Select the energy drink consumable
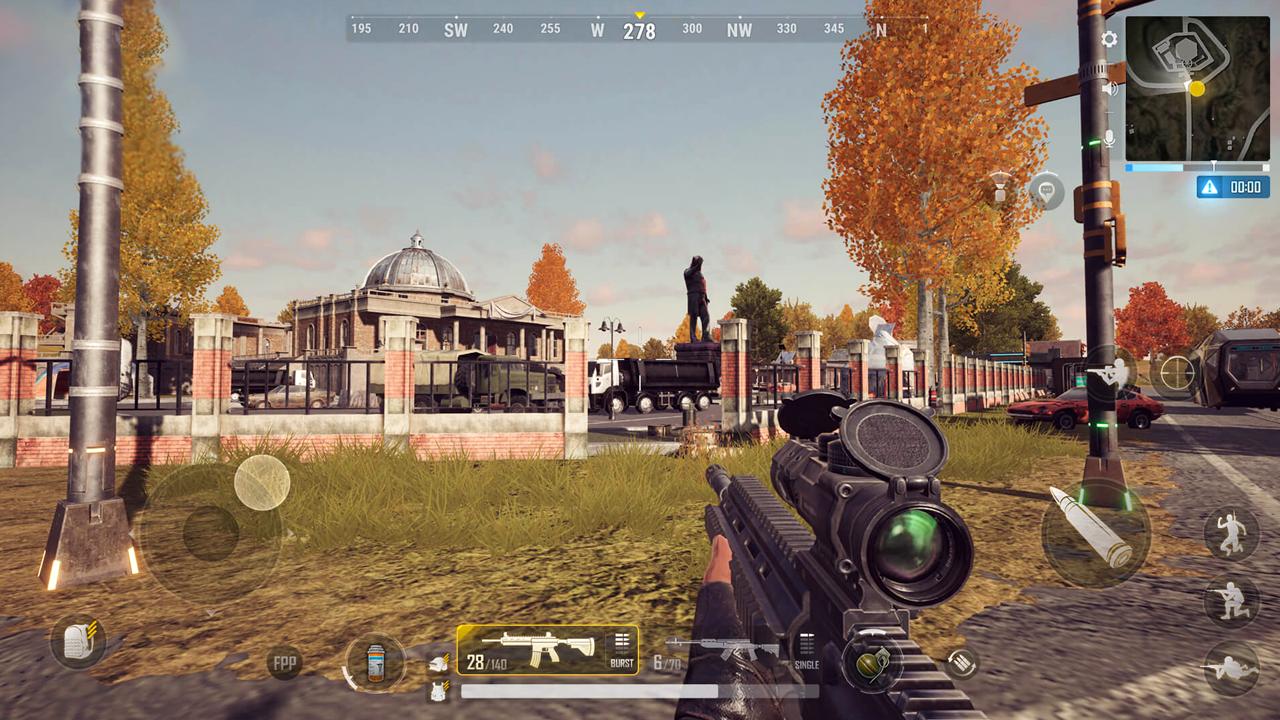The width and height of the screenshot is (1280, 720). click(x=374, y=662)
